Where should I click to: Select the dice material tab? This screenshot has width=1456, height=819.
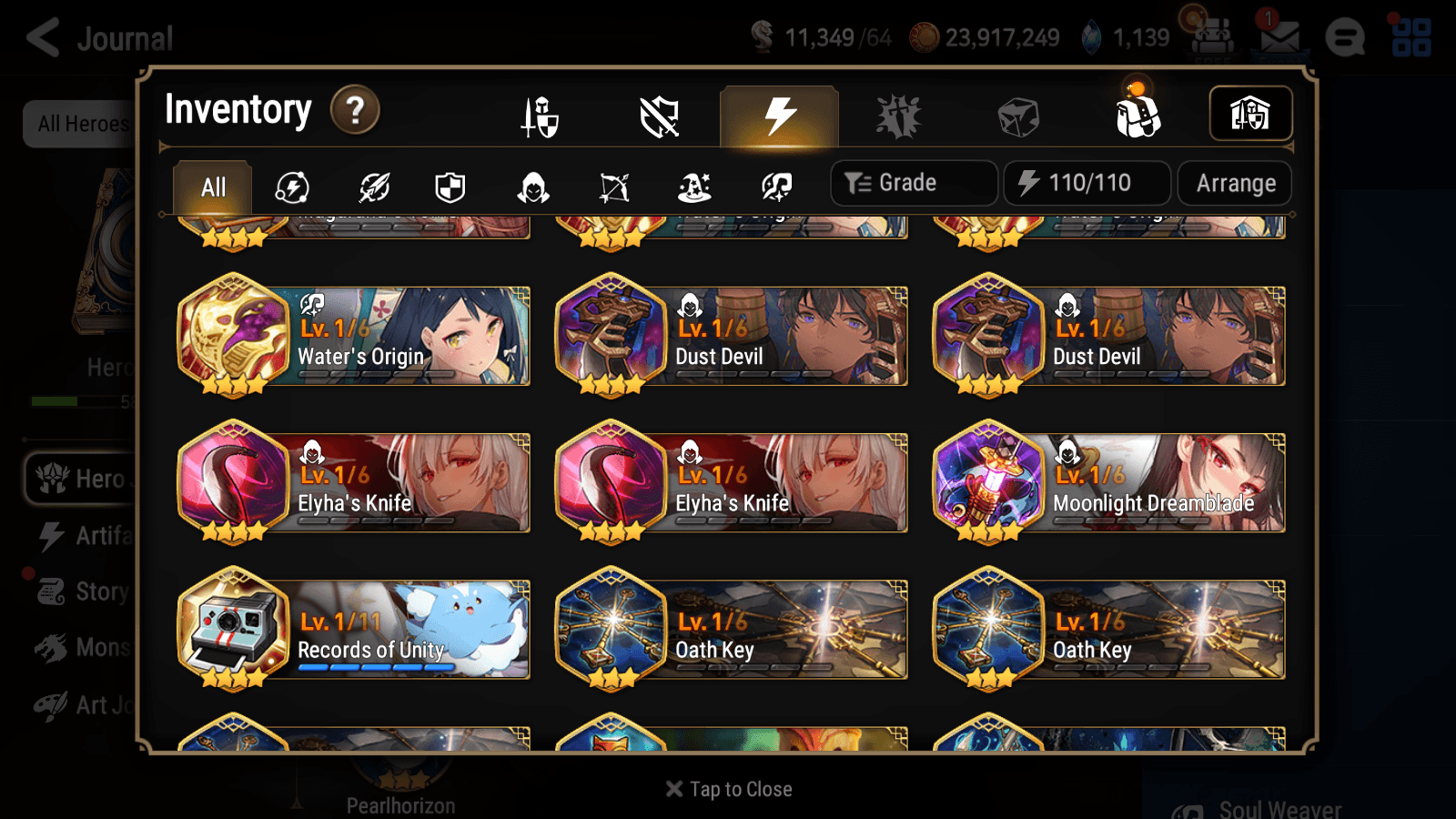(x=1017, y=116)
